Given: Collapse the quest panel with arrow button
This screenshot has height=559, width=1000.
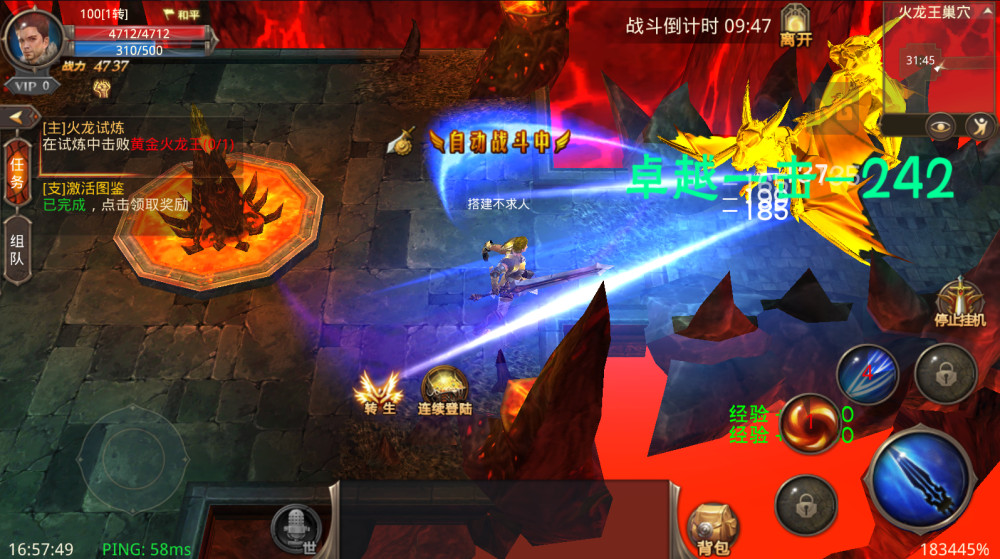Looking at the screenshot, I should (17, 118).
